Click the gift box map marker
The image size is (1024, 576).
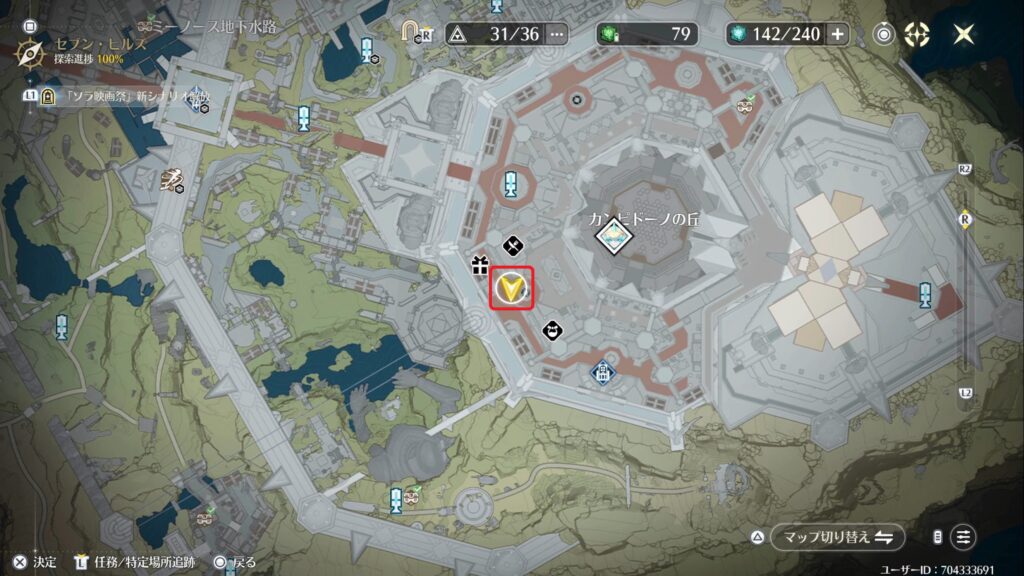[479, 265]
